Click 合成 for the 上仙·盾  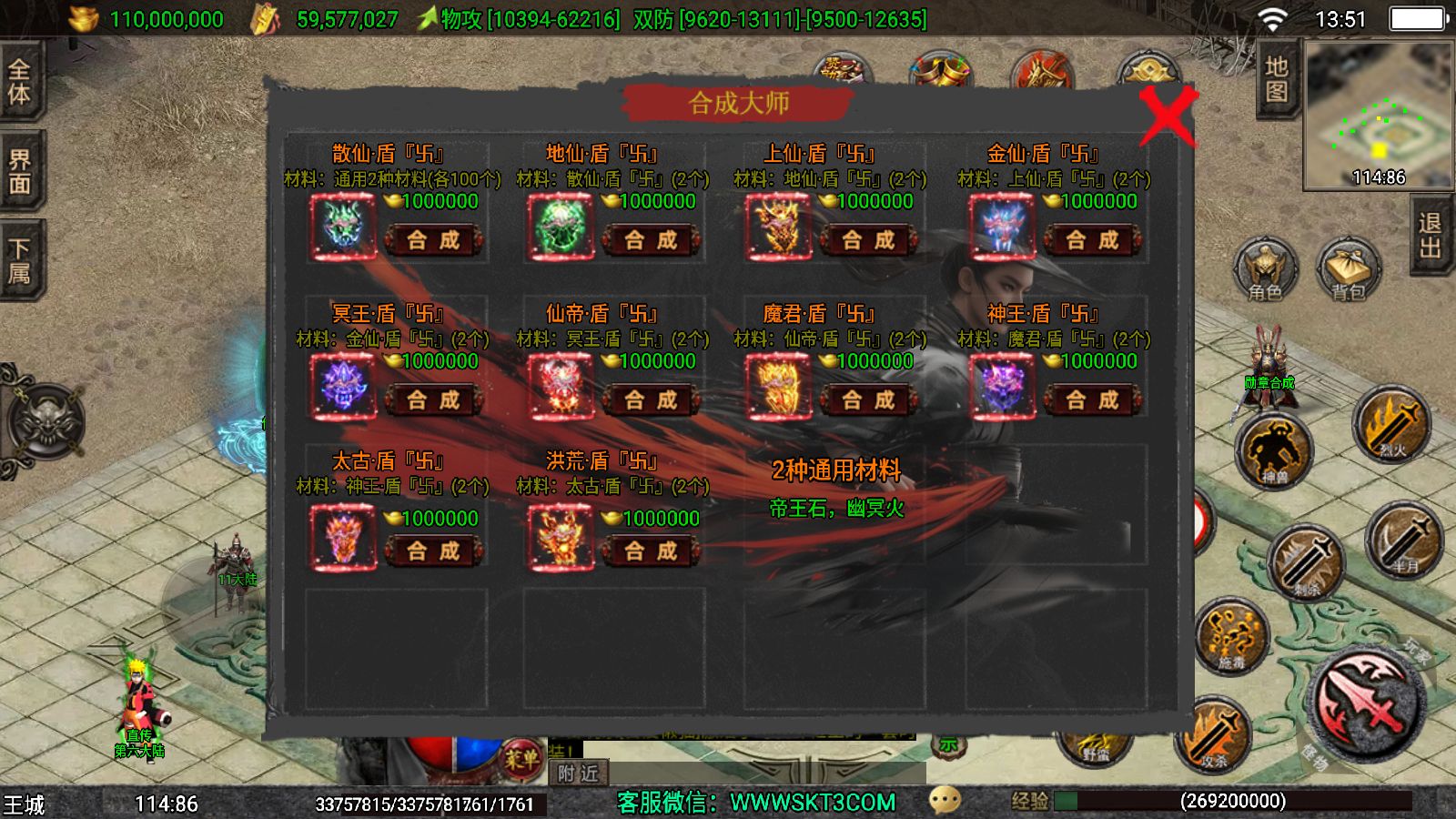point(868,240)
